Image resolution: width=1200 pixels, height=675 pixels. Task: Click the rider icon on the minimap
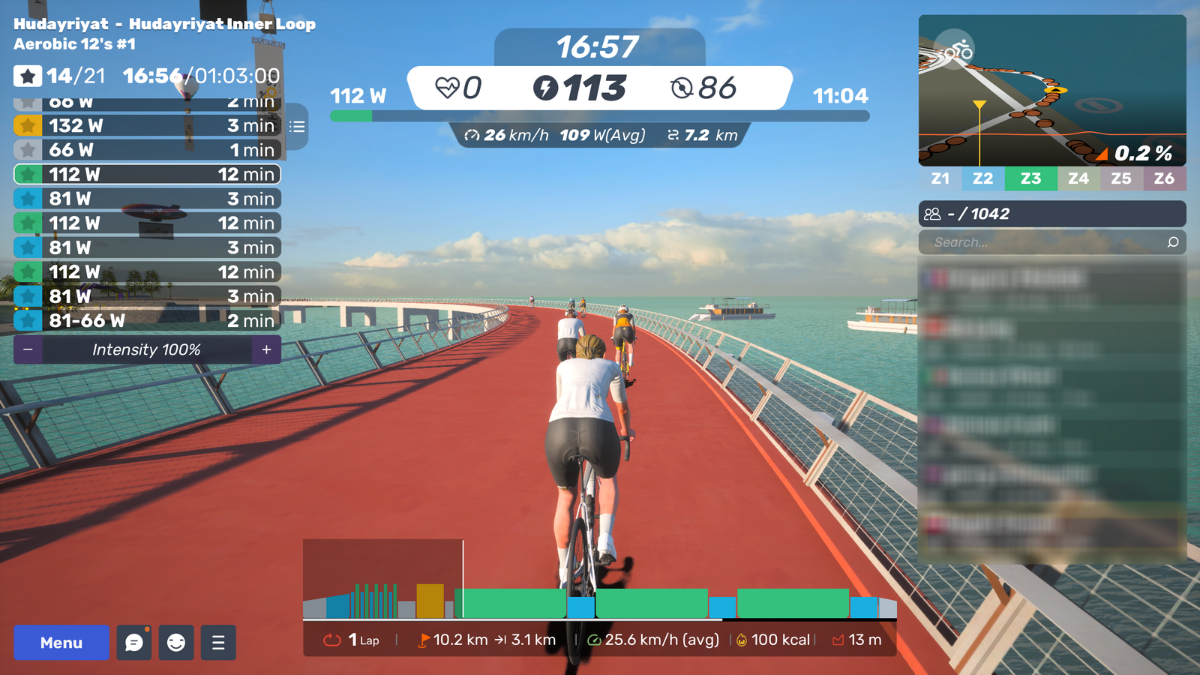(x=957, y=48)
